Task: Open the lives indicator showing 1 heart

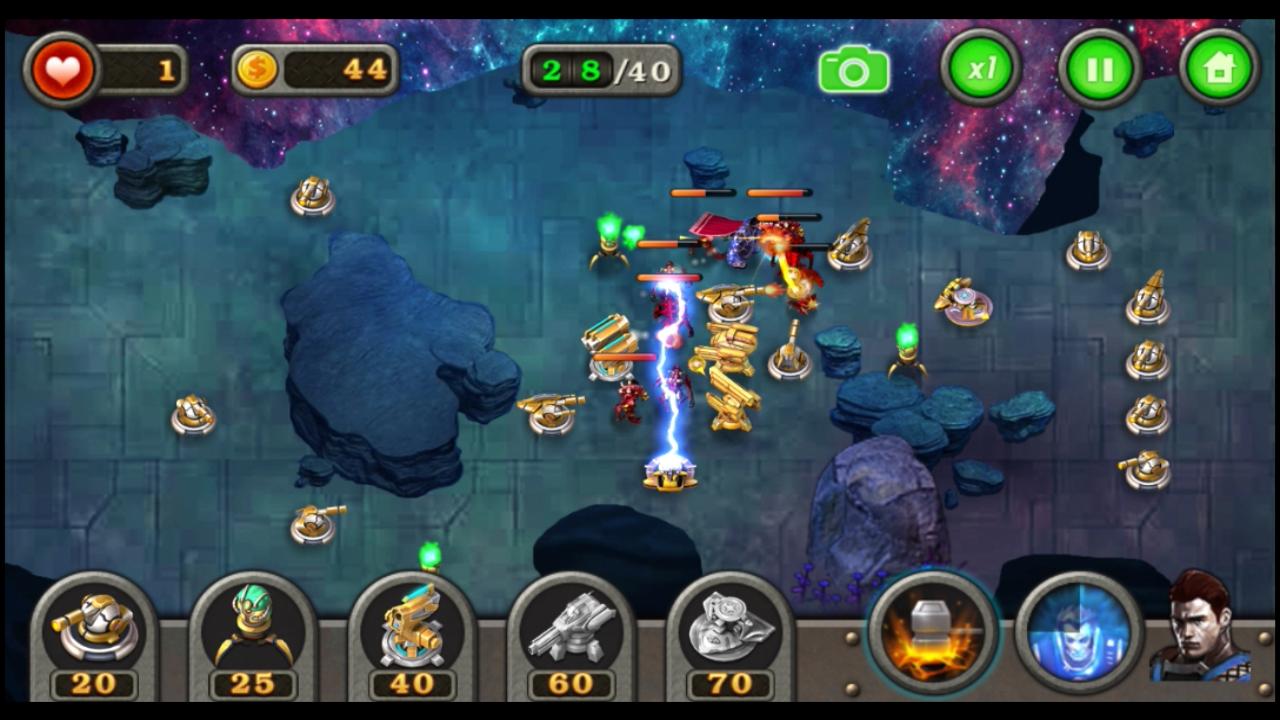Action: (62, 68)
